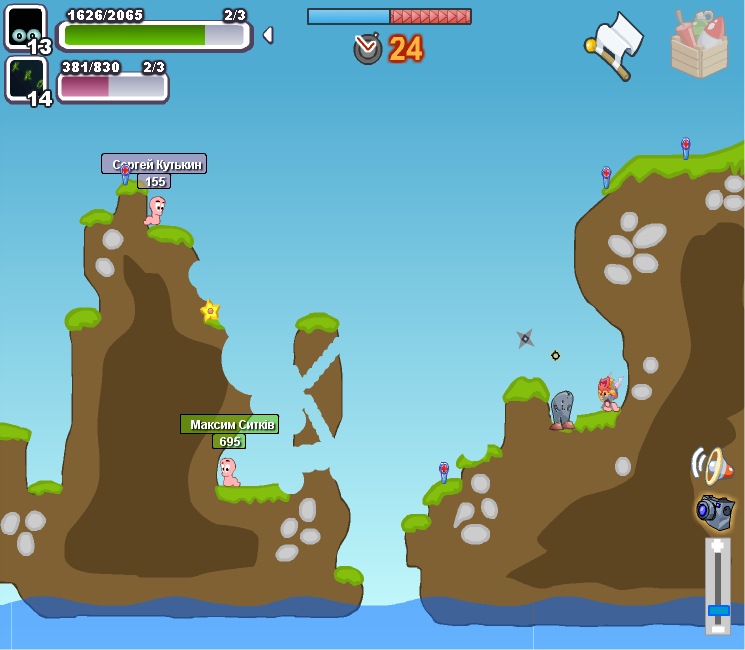745x650 pixels.
Task: Click the camera icon
Action: (x=716, y=512)
